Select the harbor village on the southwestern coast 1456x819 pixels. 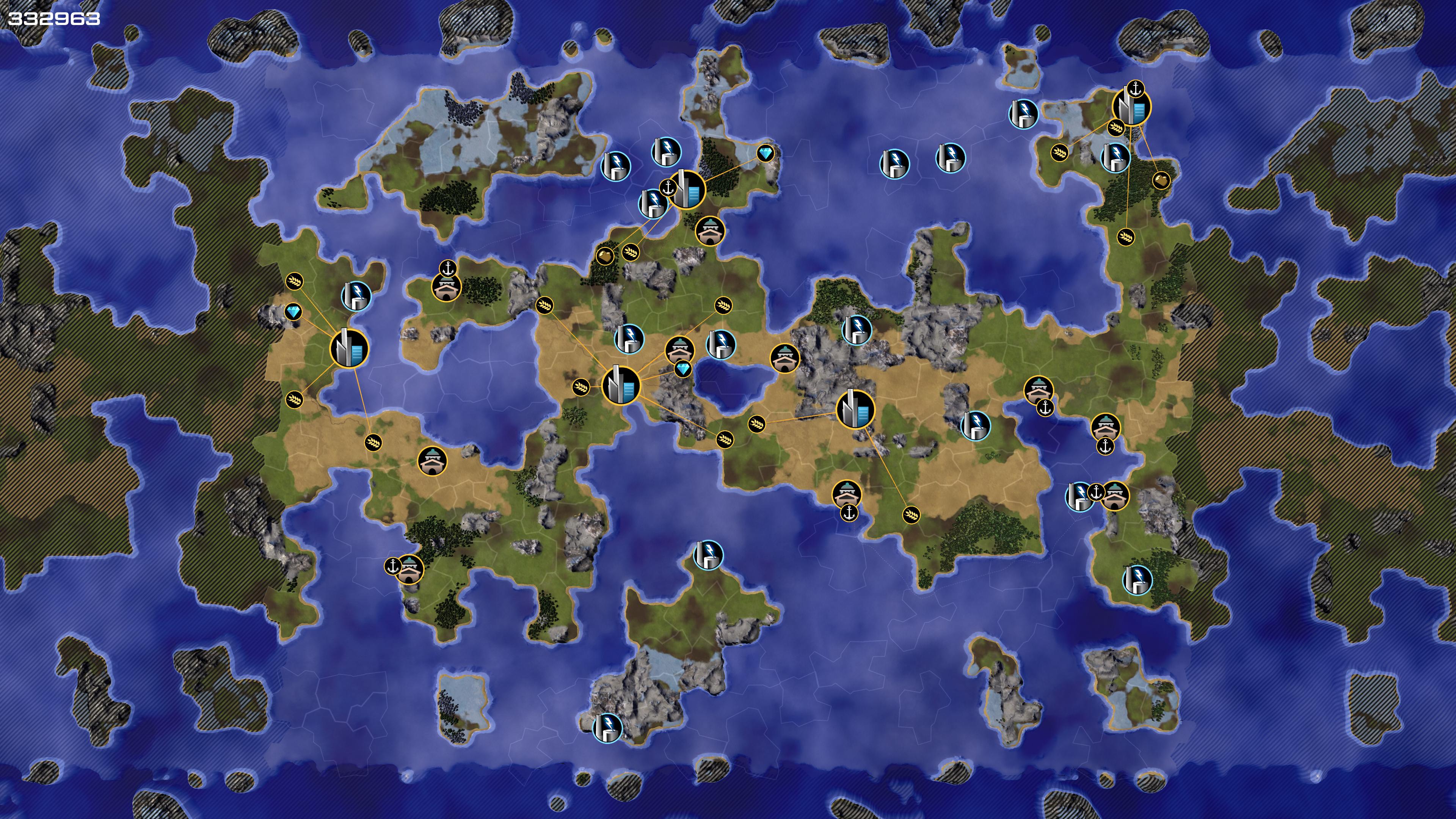click(x=409, y=569)
